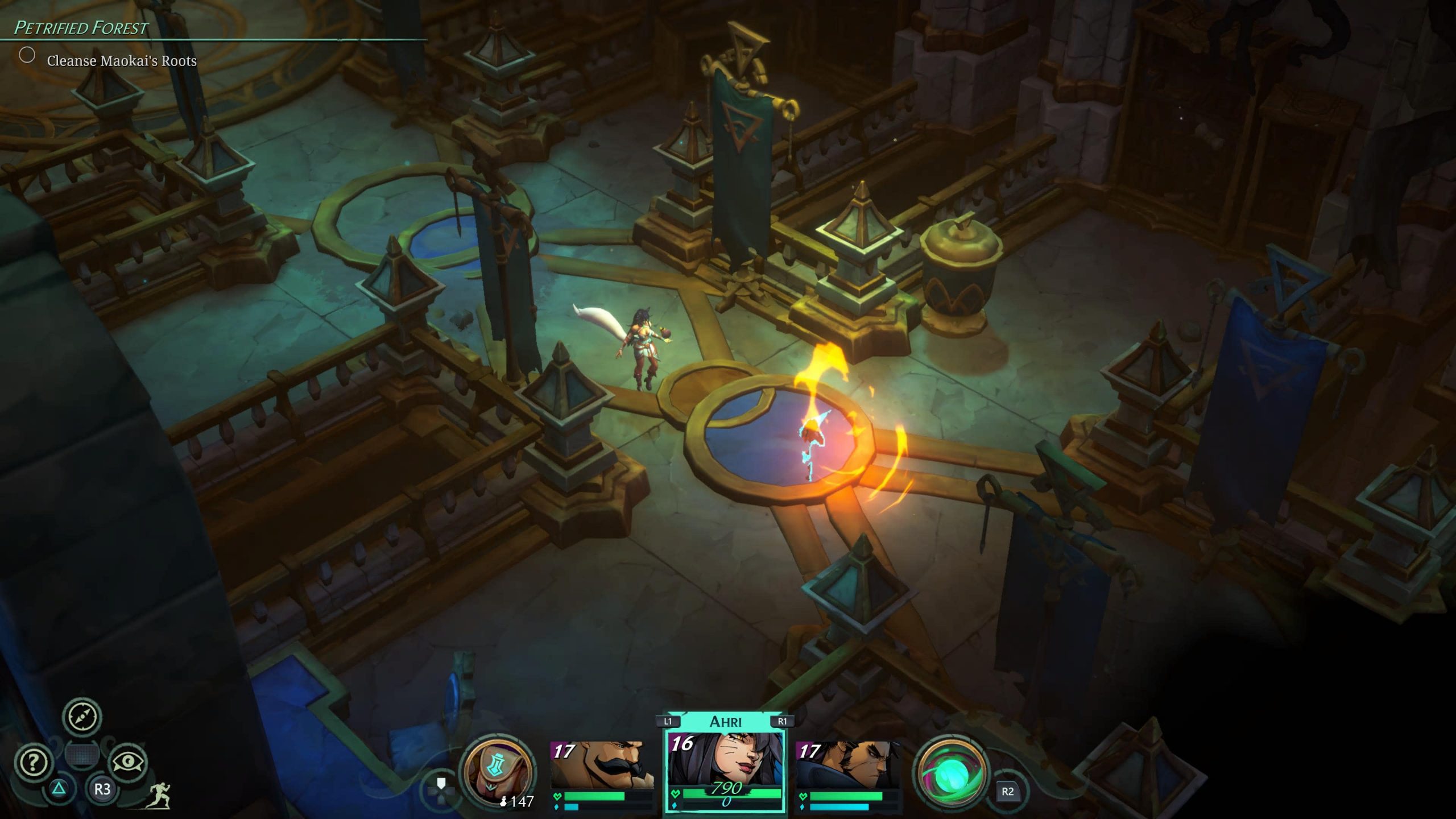This screenshot has height=819, width=1456.
Task: Select the Cleanse Maokai's Roots objective
Action: 121,61
